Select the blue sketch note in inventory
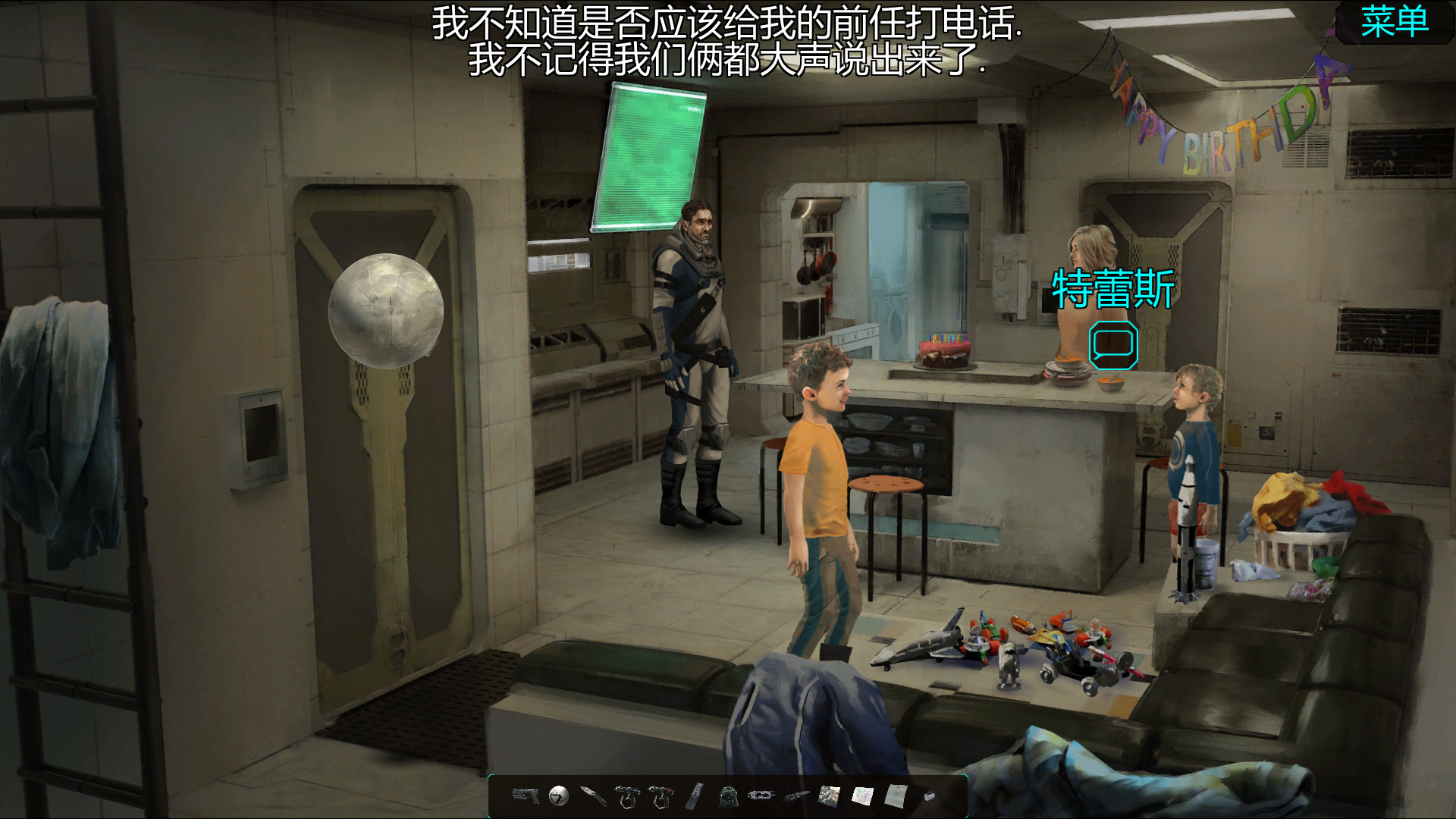Image resolution: width=1456 pixels, height=819 pixels. click(x=863, y=795)
